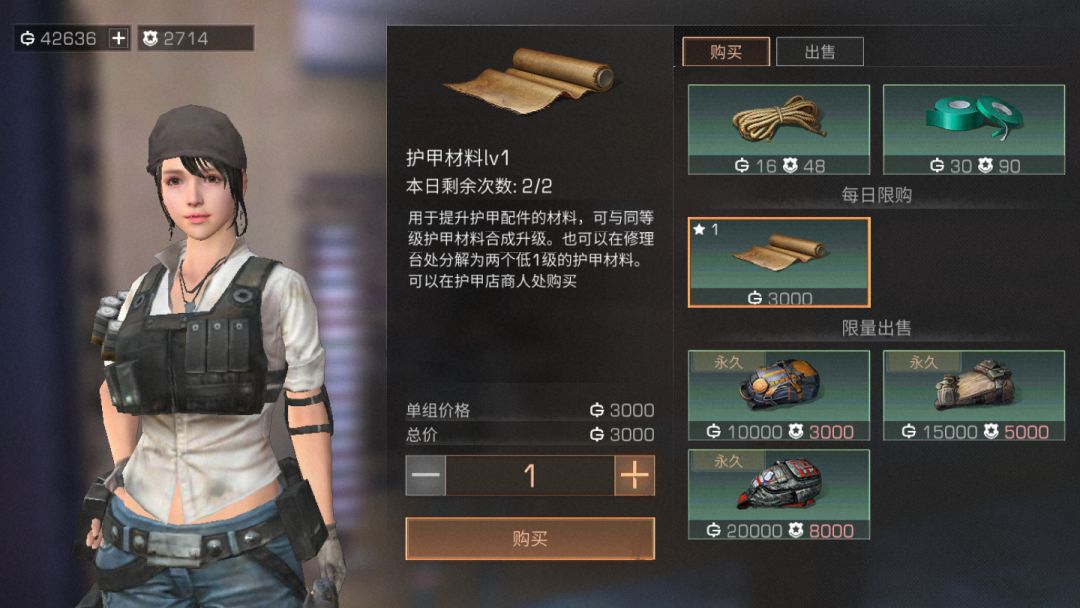Switch to the 购买 (buy) tab

click(725, 52)
